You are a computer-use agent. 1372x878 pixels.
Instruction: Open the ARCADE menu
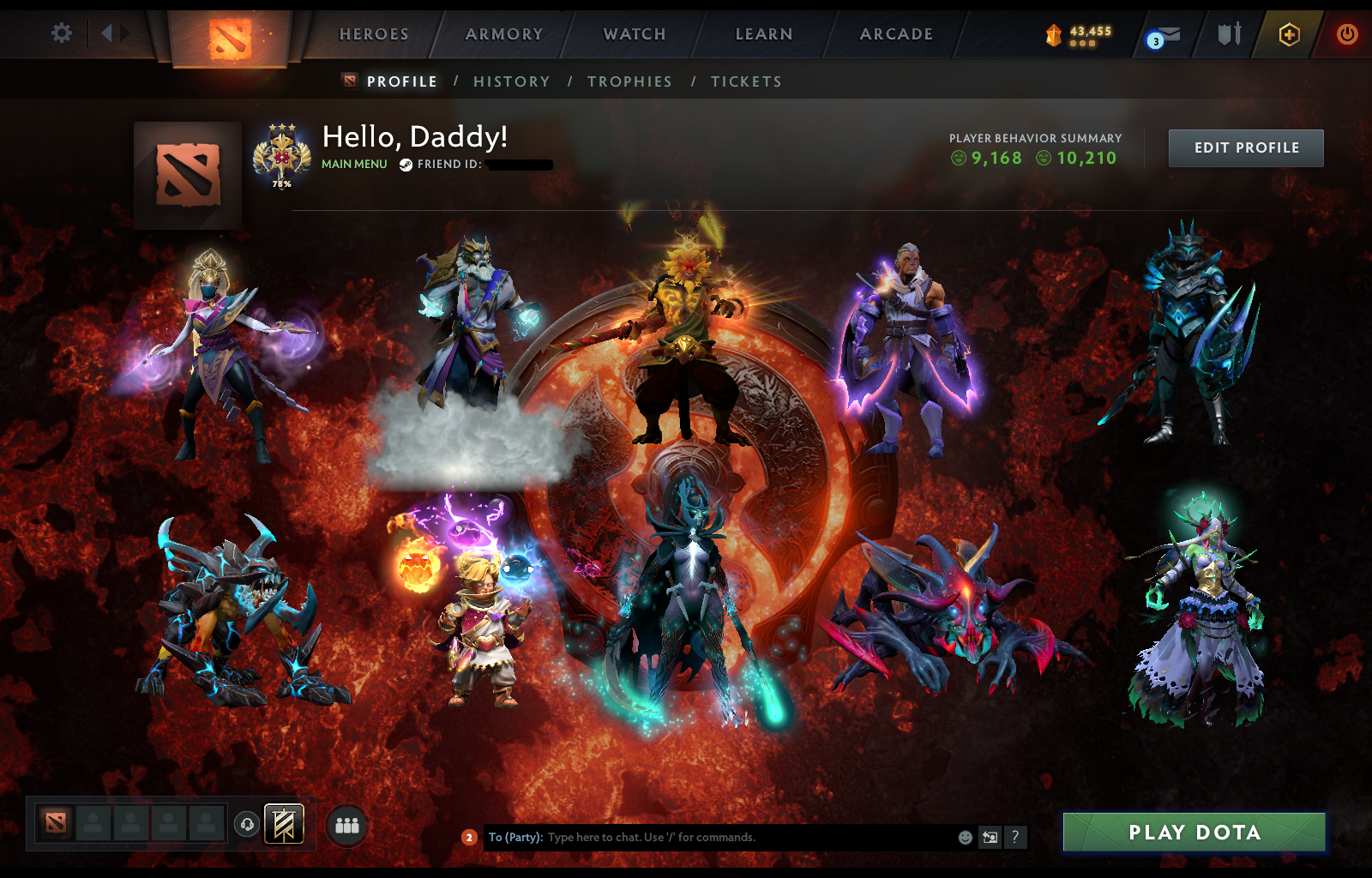[895, 34]
